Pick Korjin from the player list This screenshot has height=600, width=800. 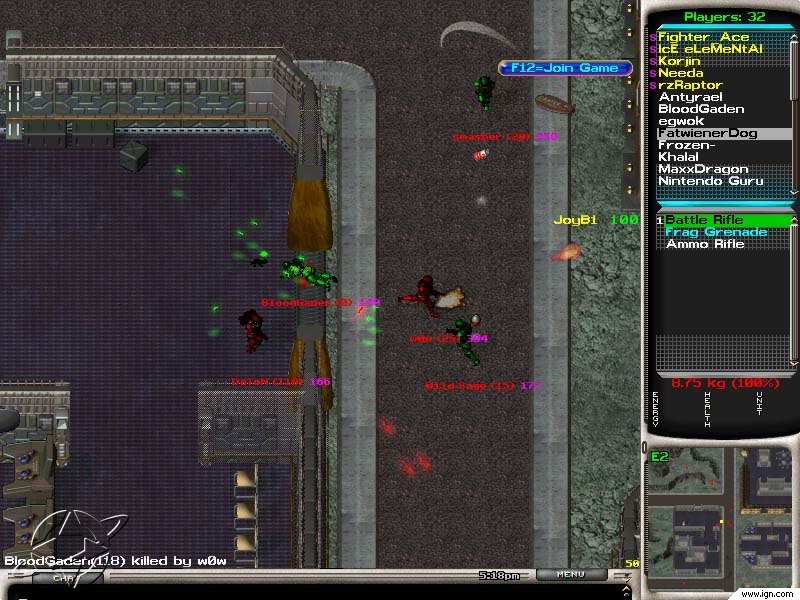click(681, 61)
